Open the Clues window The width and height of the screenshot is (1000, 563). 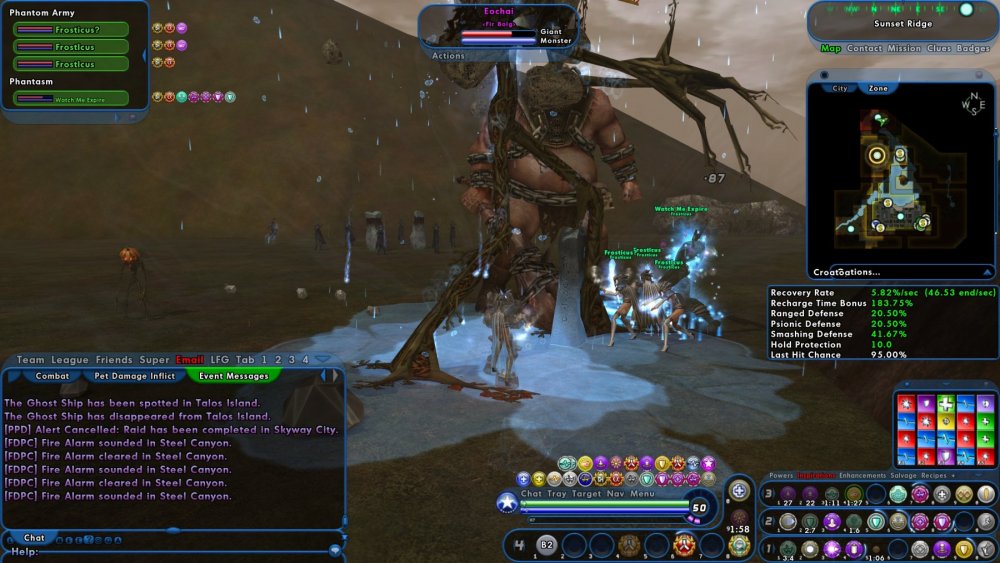(x=939, y=48)
